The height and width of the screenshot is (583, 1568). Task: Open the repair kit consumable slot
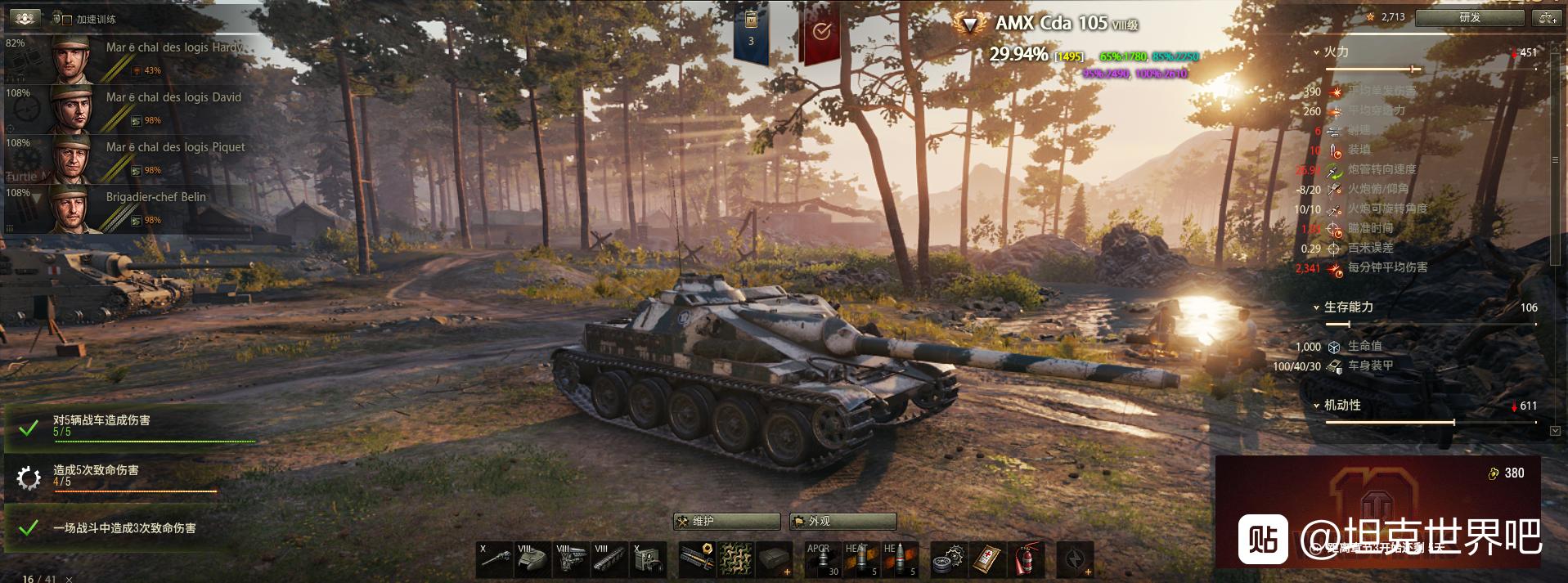tap(950, 560)
